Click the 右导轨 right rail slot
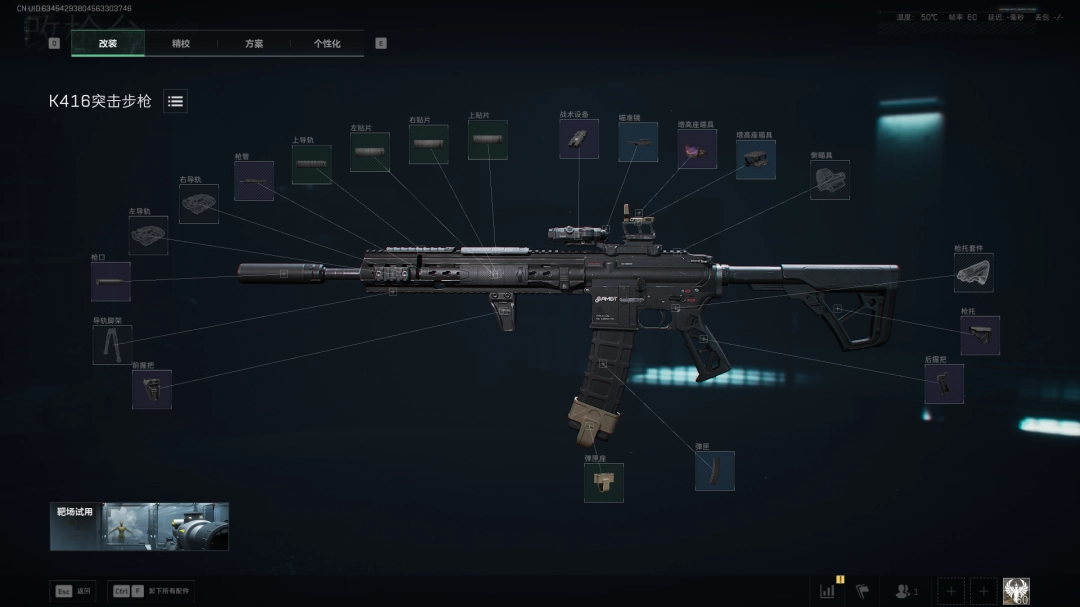The image size is (1080, 607). (x=199, y=203)
